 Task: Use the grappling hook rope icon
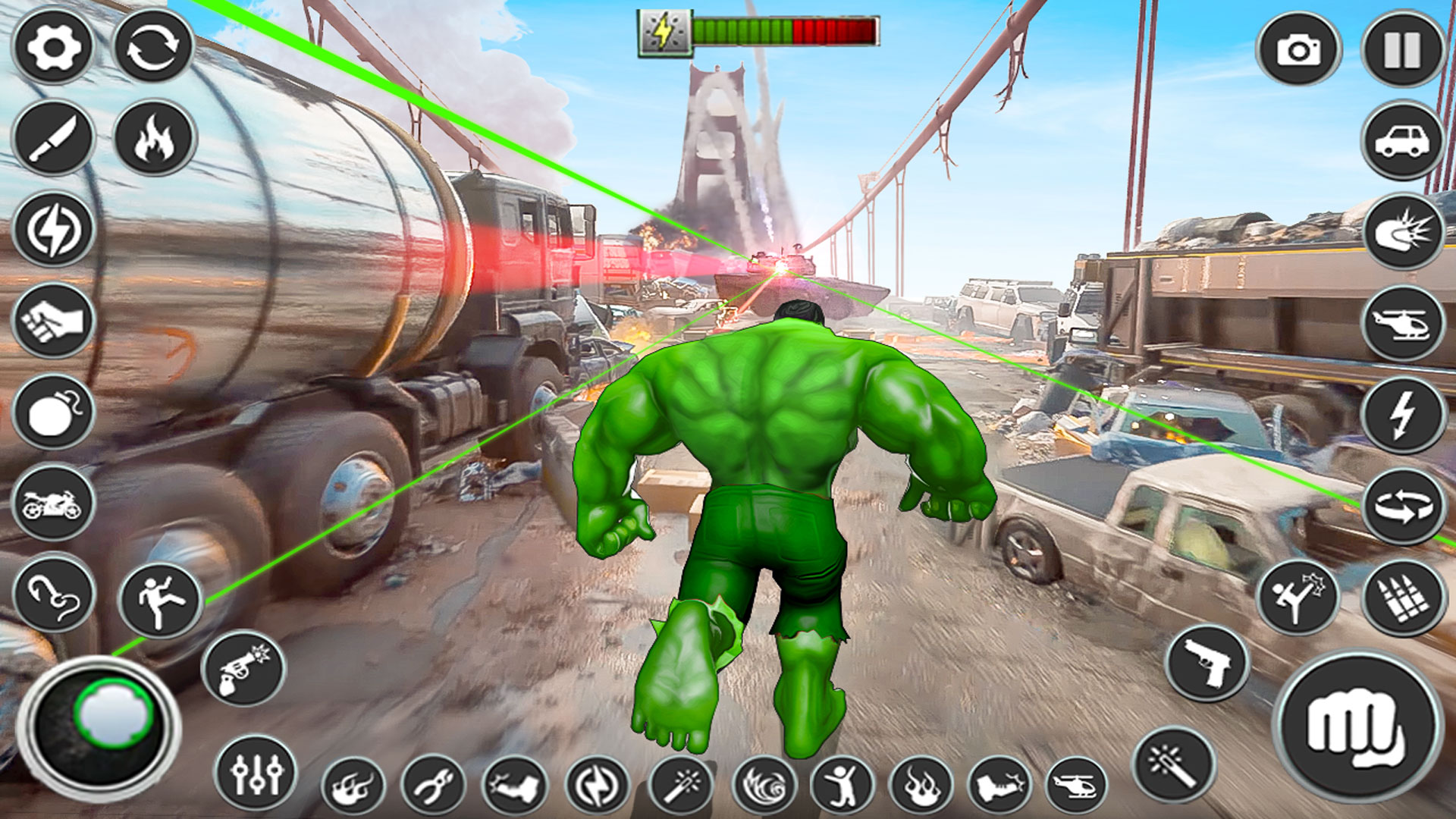coord(53,594)
